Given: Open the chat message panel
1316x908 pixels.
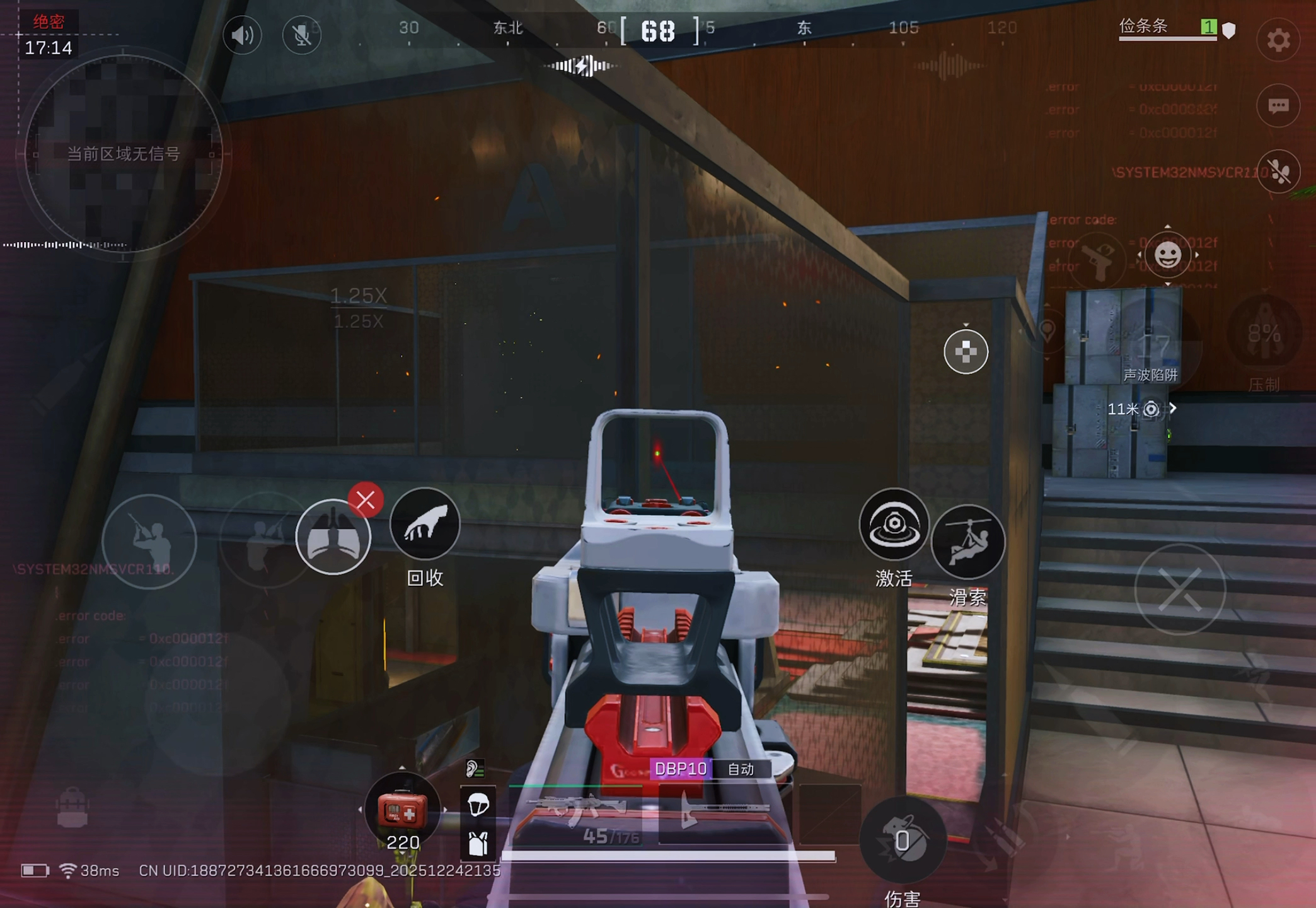Looking at the screenshot, I should tap(1278, 106).
